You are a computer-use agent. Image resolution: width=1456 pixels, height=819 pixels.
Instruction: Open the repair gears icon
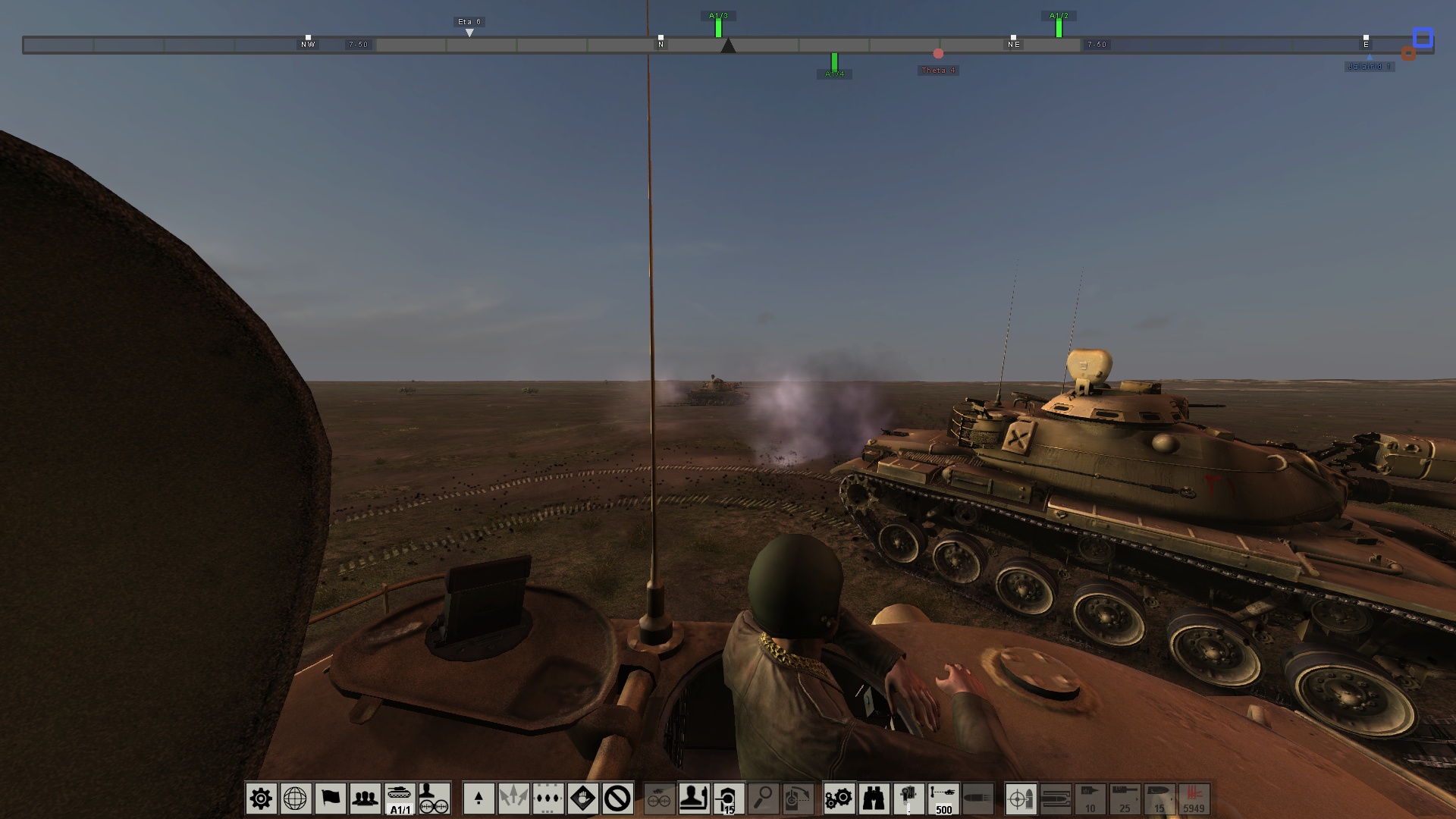838,799
